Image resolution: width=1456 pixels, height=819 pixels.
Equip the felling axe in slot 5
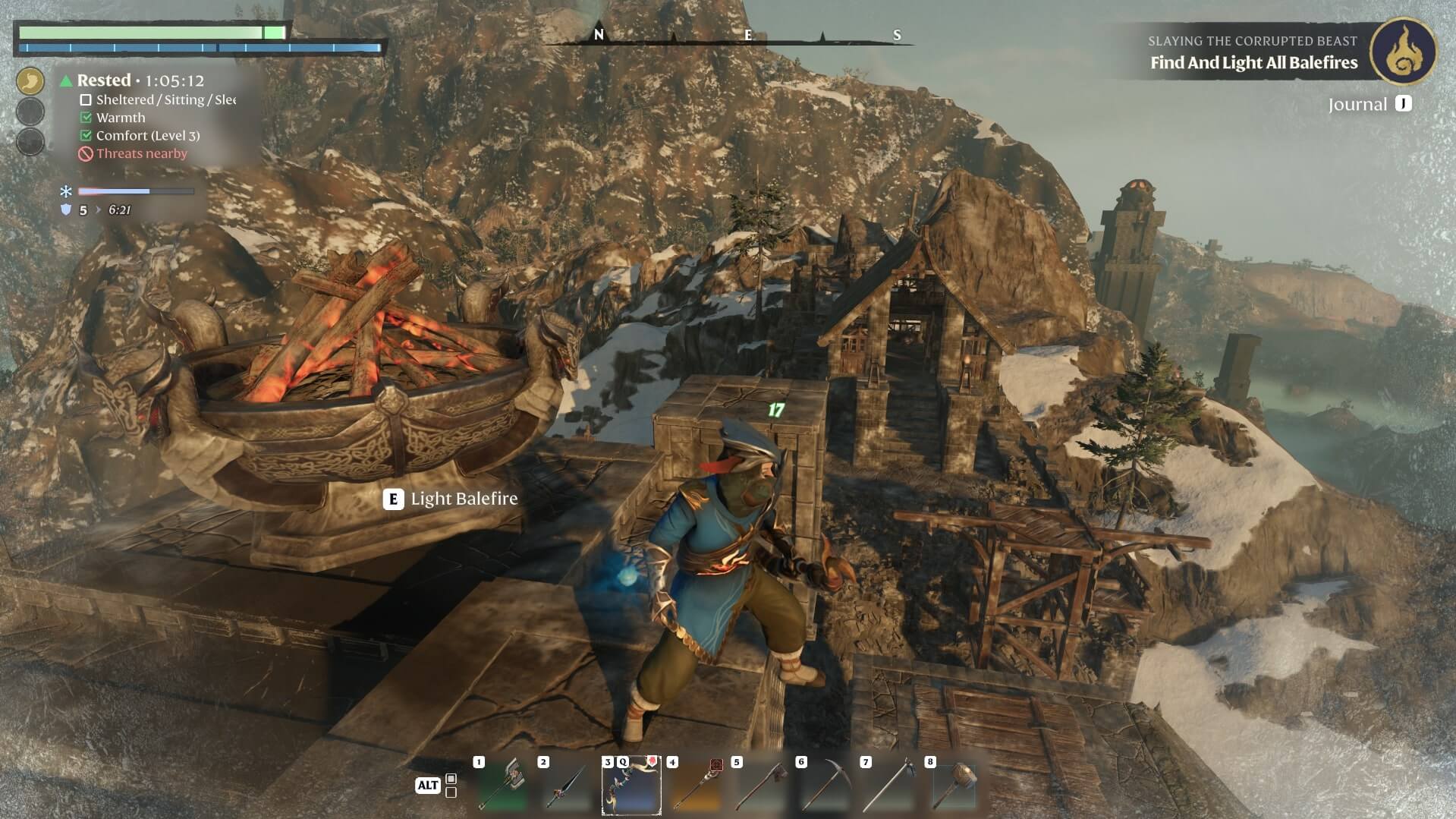tap(760, 786)
